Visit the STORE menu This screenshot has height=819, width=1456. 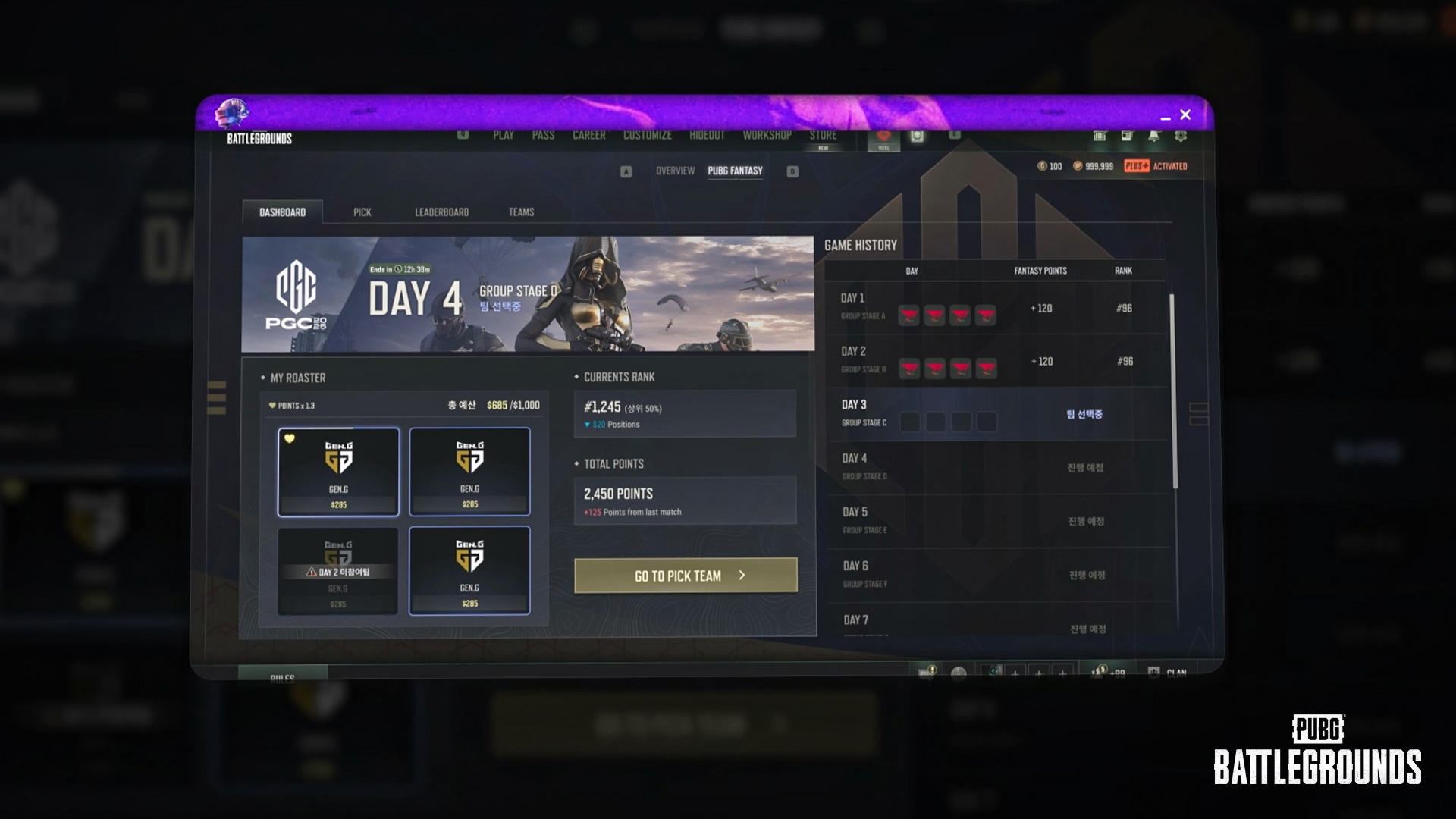click(x=823, y=136)
